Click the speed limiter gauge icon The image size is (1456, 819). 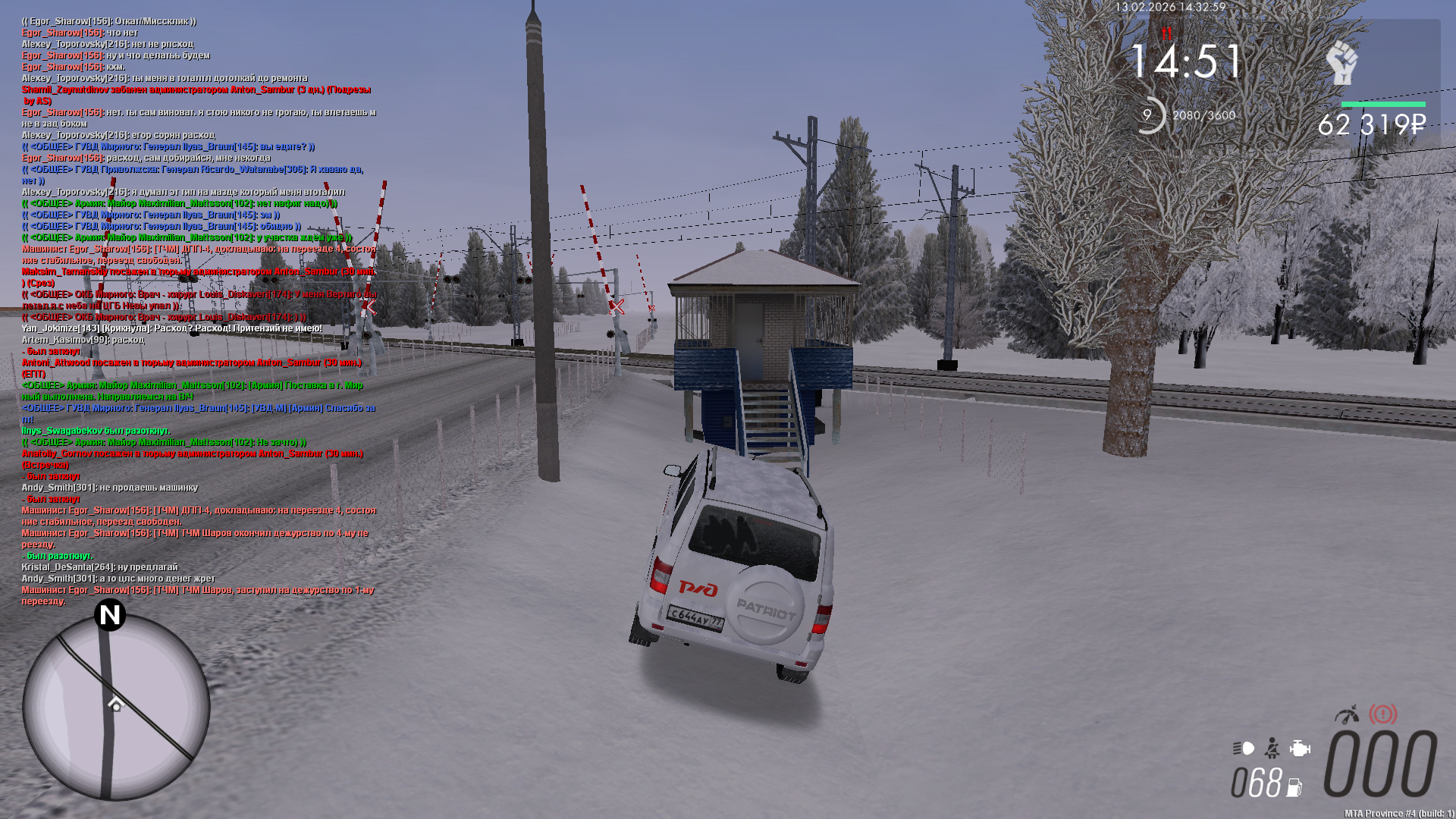click(1348, 714)
